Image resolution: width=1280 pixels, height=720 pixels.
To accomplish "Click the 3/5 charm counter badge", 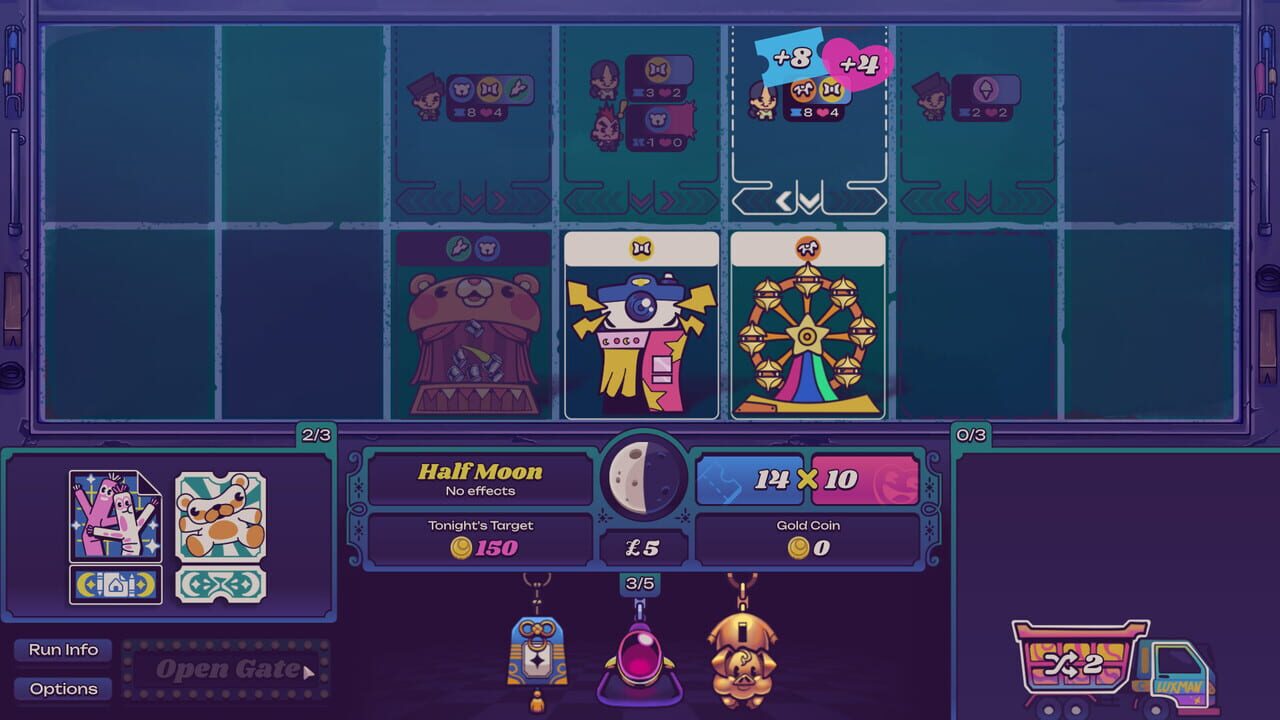I will (x=640, y=581).
